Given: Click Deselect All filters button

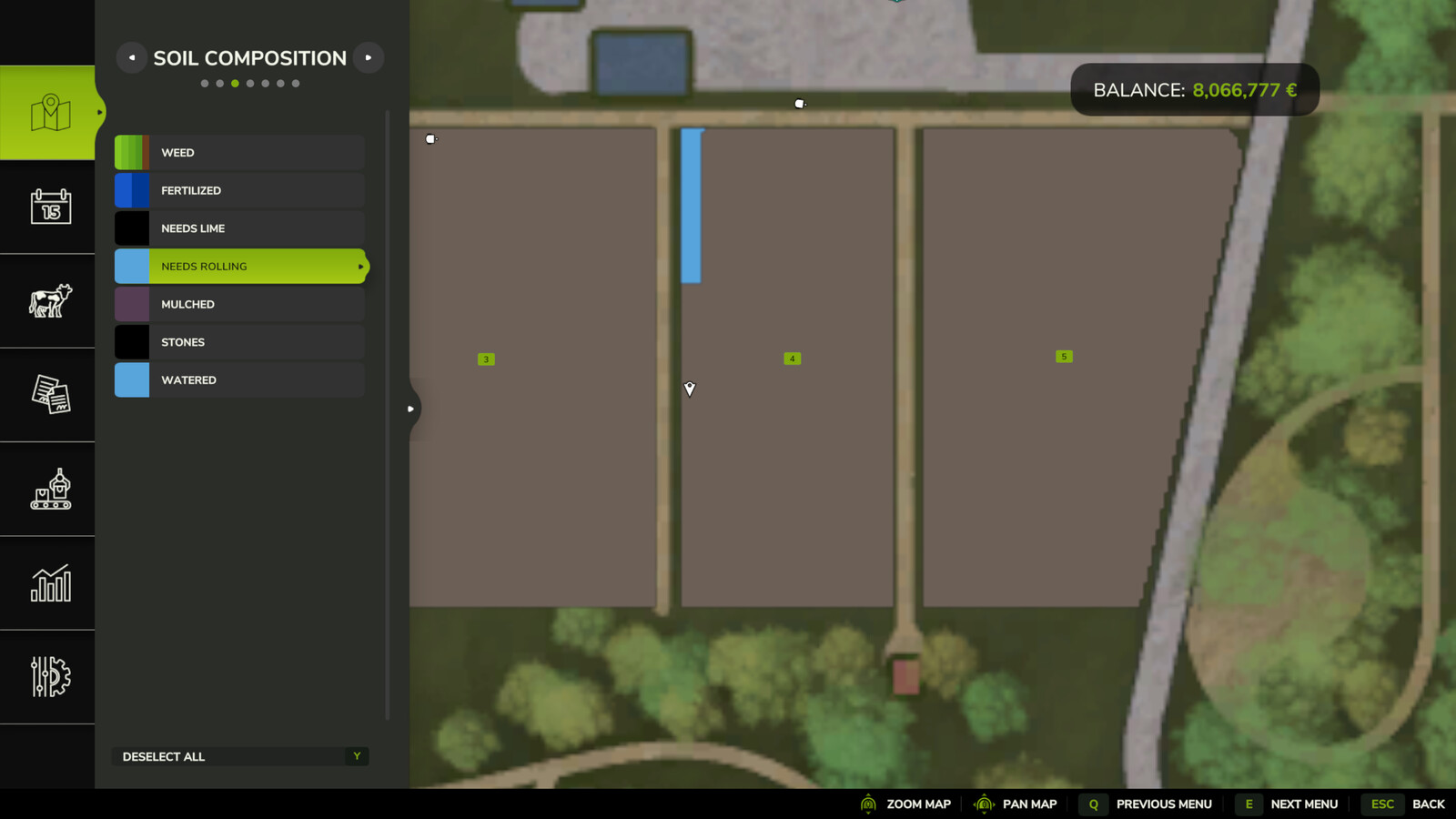Looking at the screenshot, I should point(240,756).
